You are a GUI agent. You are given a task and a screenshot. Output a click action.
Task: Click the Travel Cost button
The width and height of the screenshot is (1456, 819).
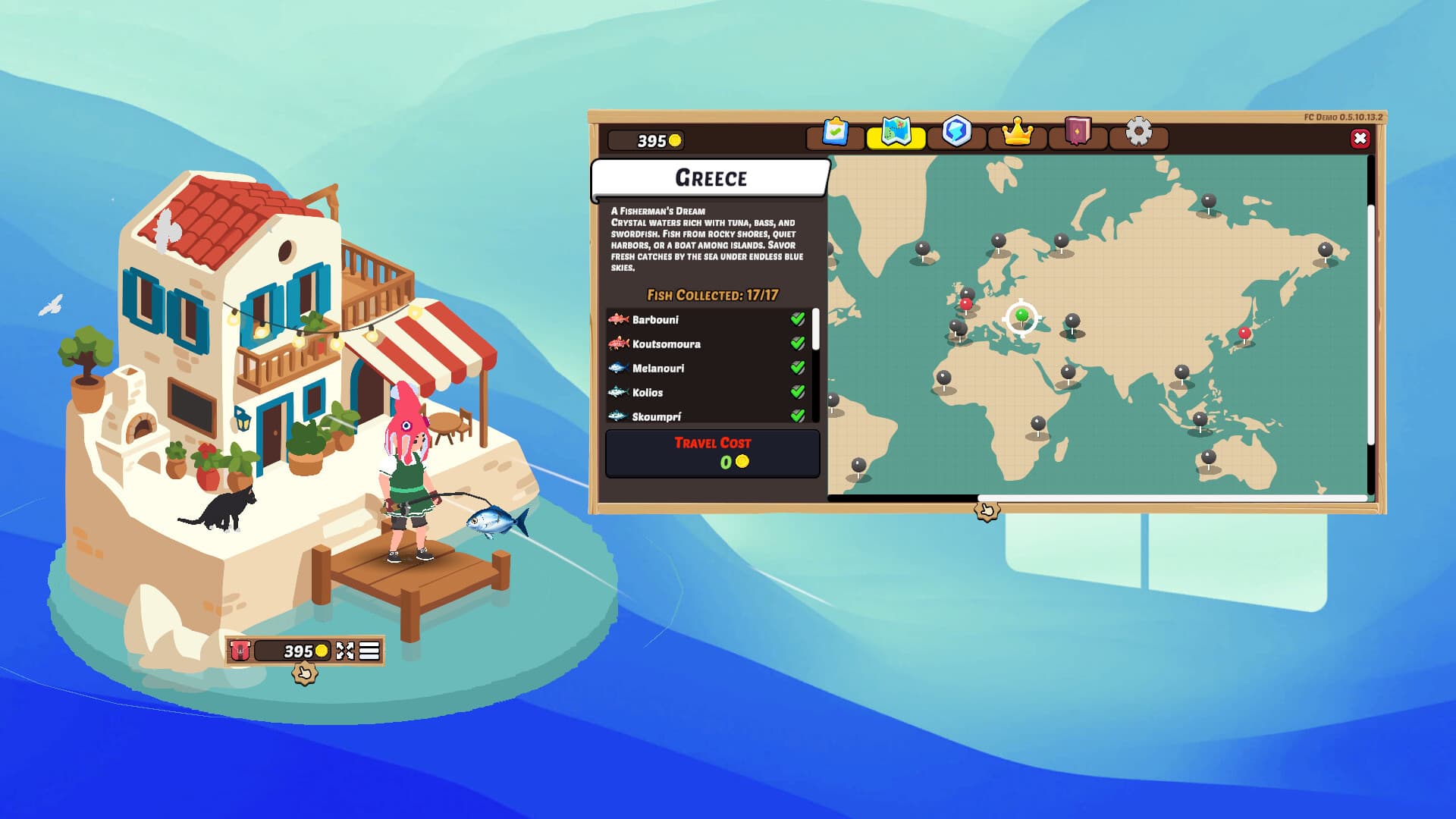(x=713, y=453)
